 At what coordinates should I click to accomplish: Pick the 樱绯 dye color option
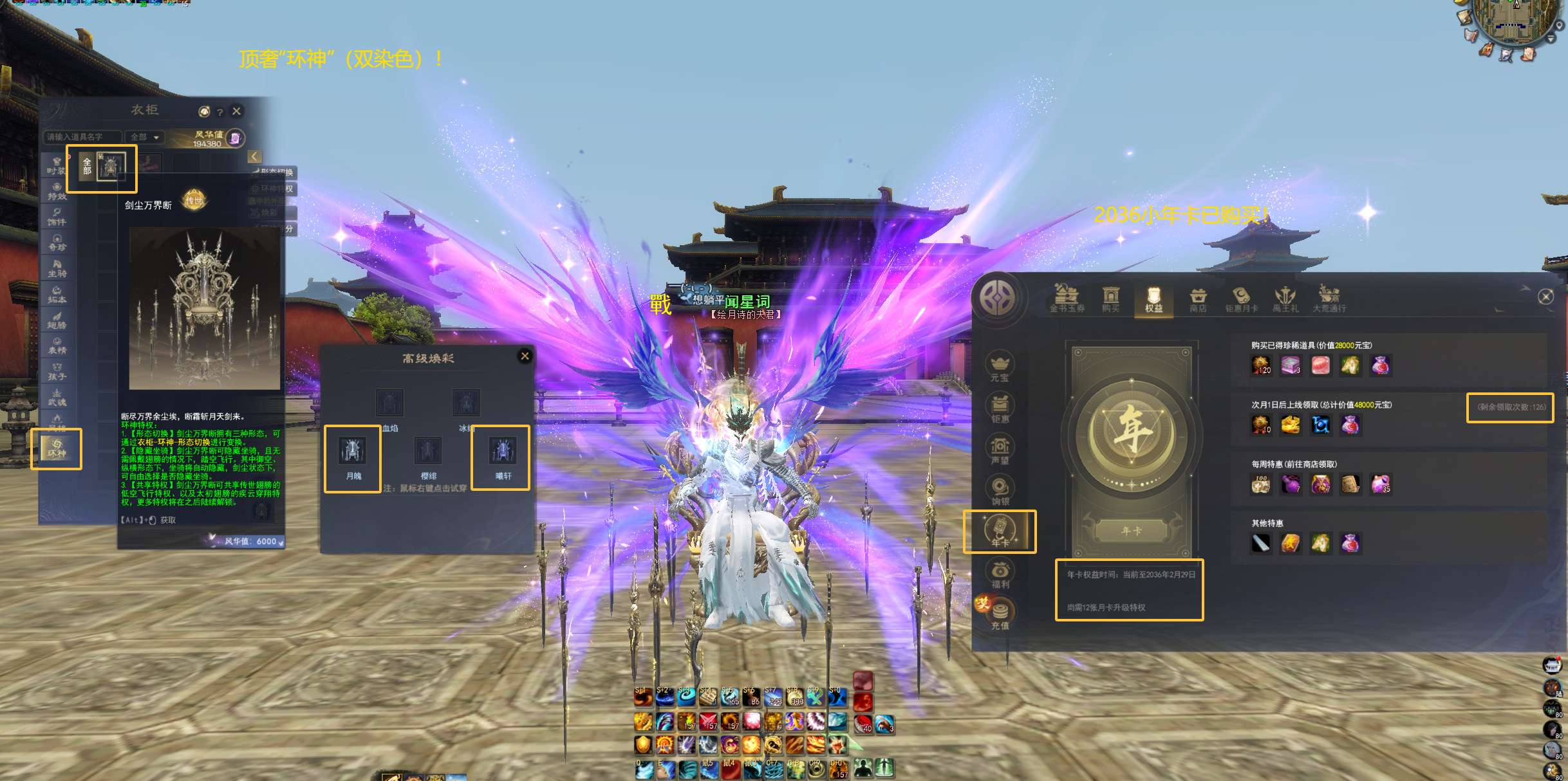pos(427,456)
